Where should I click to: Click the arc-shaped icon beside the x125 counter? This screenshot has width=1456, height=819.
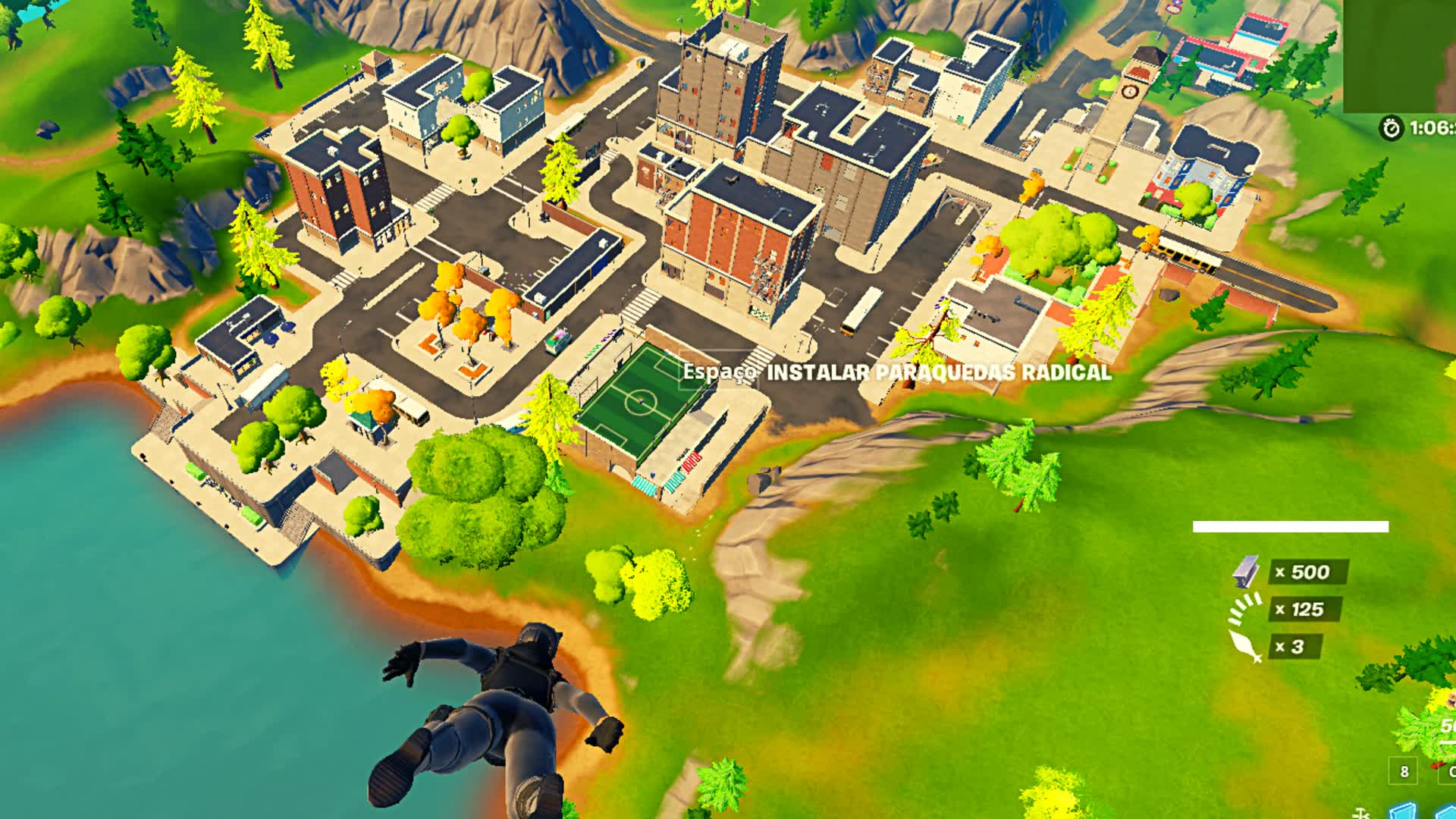click(1244, 609)
